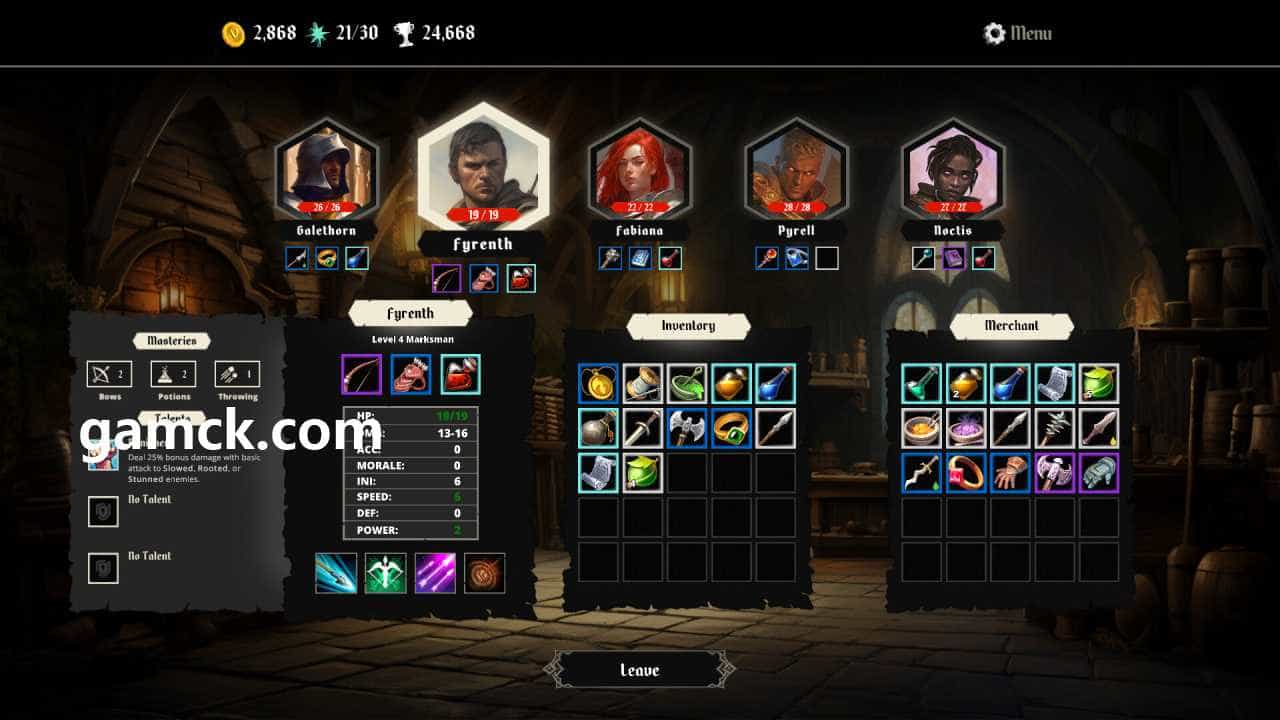Viewport: 1280px width, 720px height.
Task: Select the emerald ring in the inventory
Action: [731, 428]
